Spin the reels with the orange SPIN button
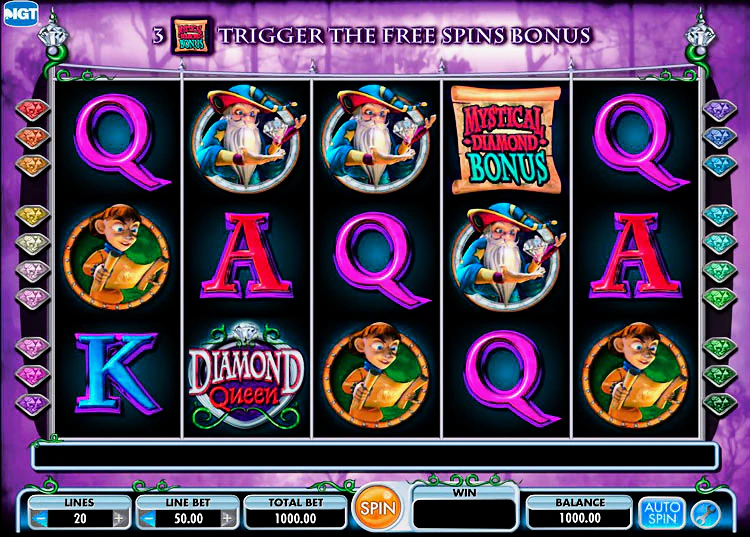Viewport: 750px width, 537px height. pyautogui.click(x=379, y=509)
